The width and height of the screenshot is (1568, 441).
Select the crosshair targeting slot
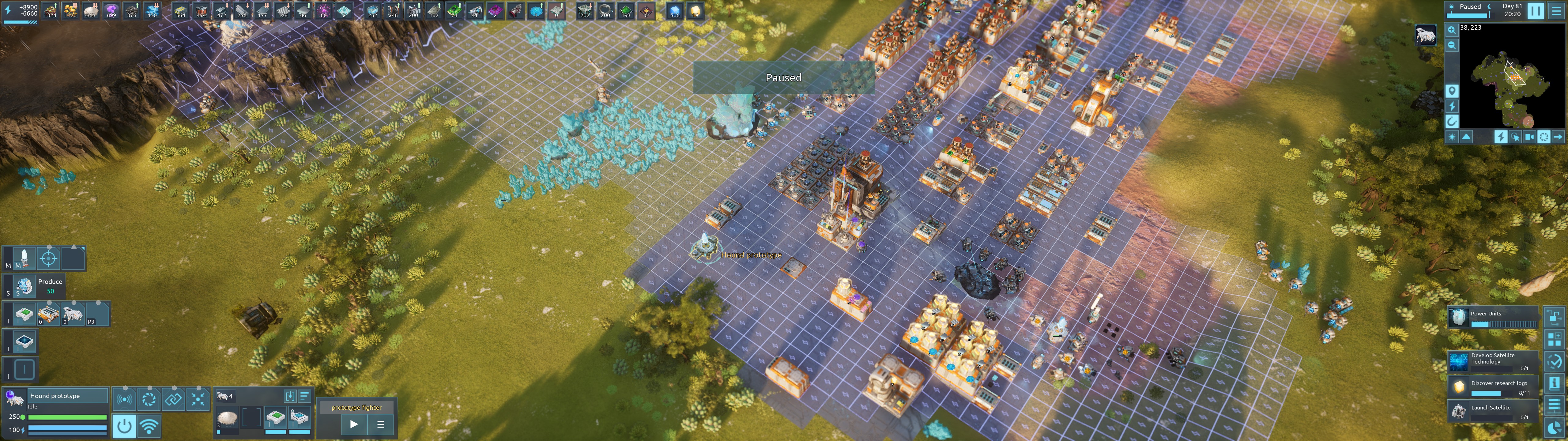coord(49,258)
